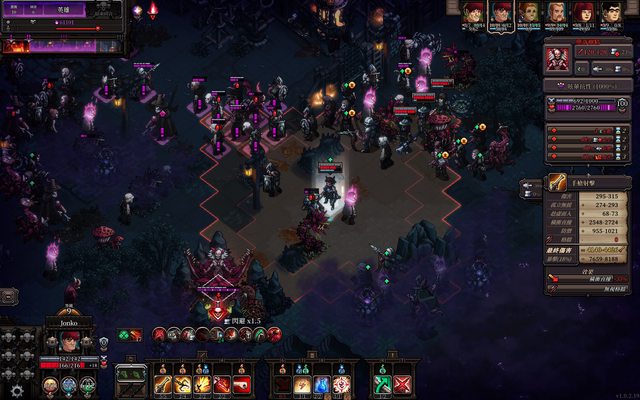Click the night phase timeline bar
Viewport: 640px width, 400px height.
tap(62, 44)
